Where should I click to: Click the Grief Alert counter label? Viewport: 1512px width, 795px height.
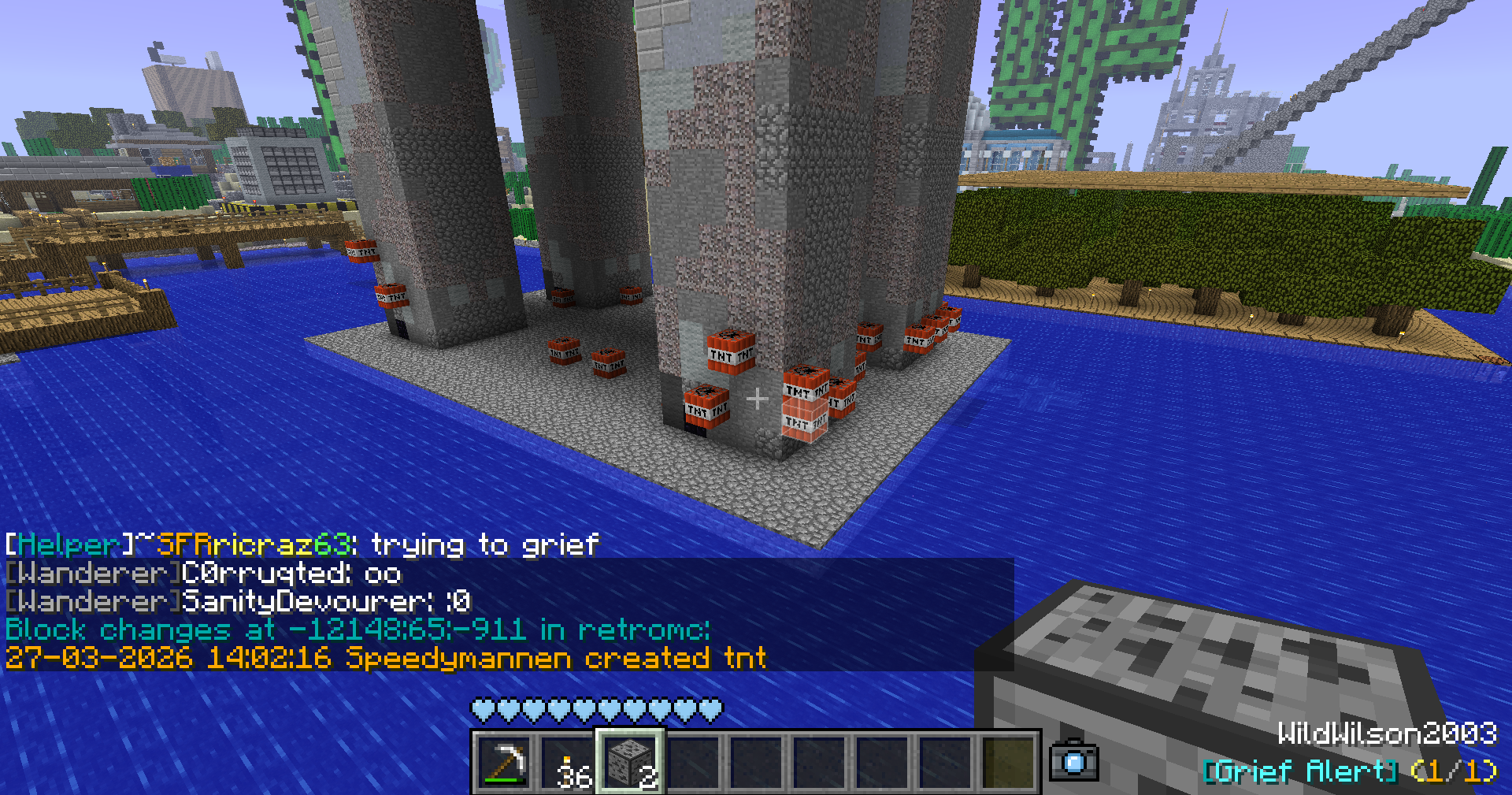[1349, 771]
